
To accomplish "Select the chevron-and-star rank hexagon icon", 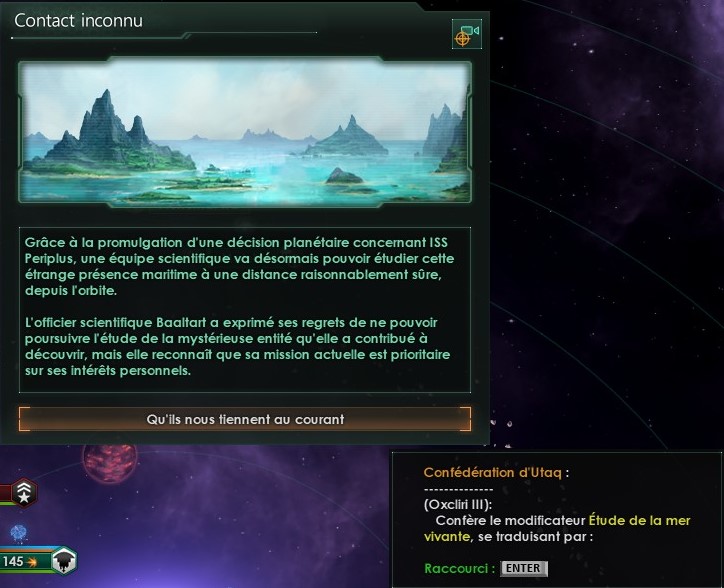I will (25, 491).
